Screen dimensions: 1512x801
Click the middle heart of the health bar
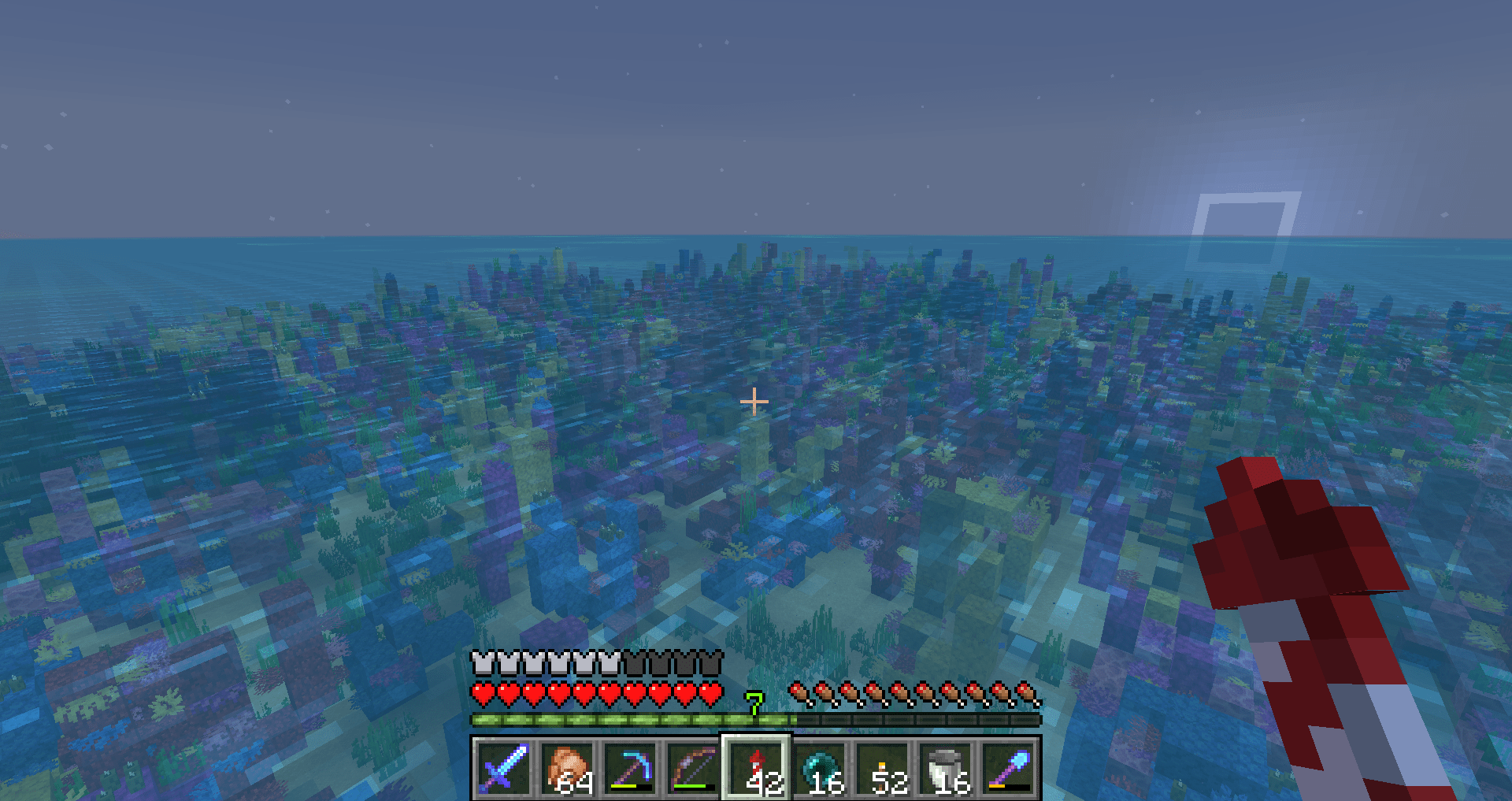pyautogui.click(x=597, y=693)
